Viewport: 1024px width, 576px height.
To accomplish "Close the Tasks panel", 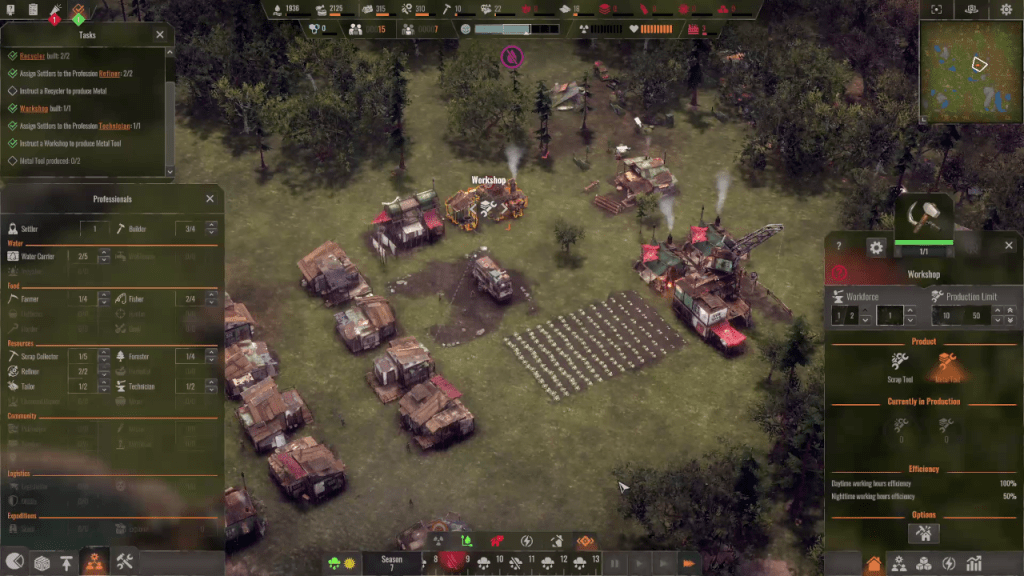I will pos(160,34).
